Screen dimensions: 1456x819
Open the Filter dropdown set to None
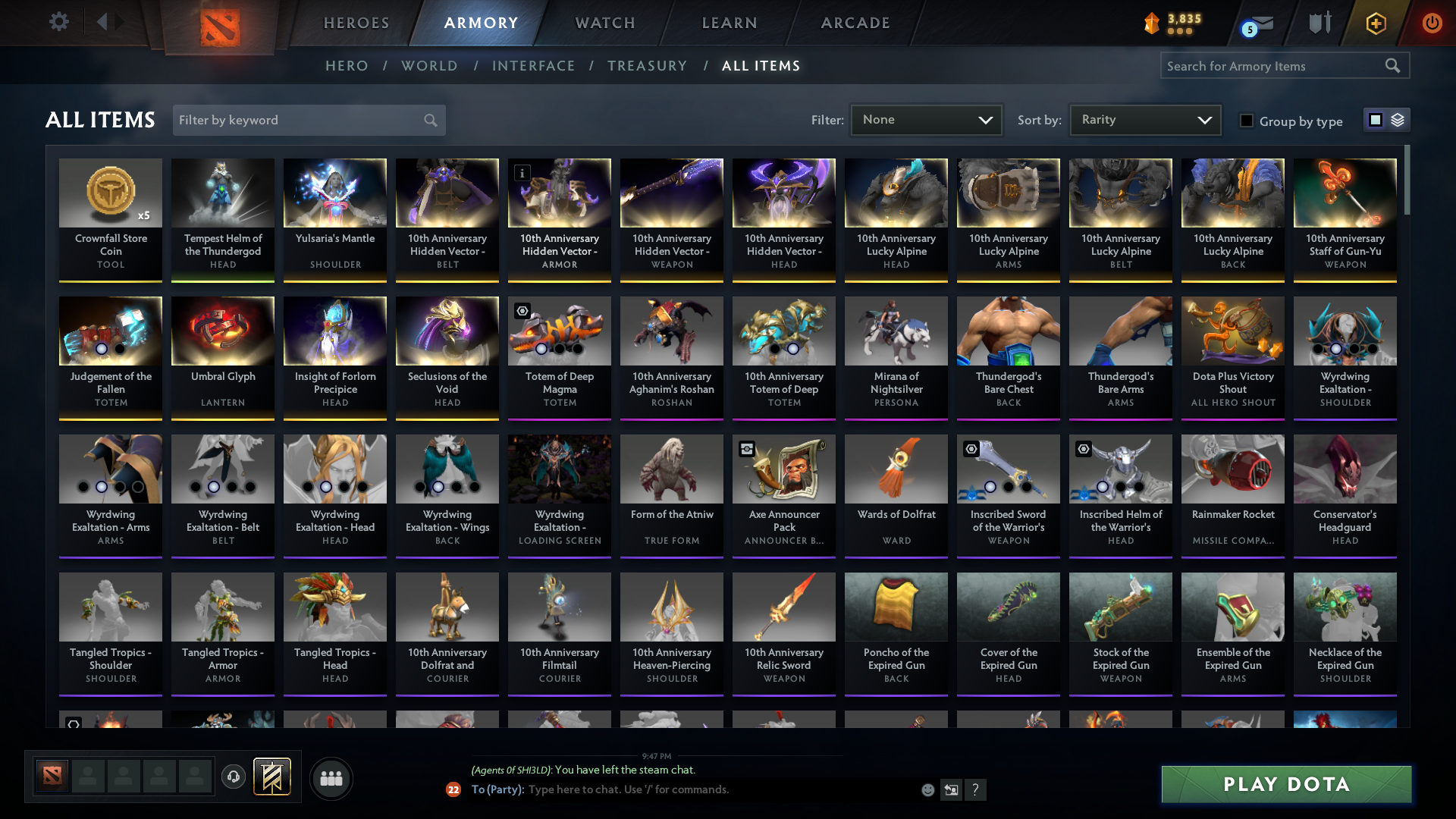pos(925,120)
